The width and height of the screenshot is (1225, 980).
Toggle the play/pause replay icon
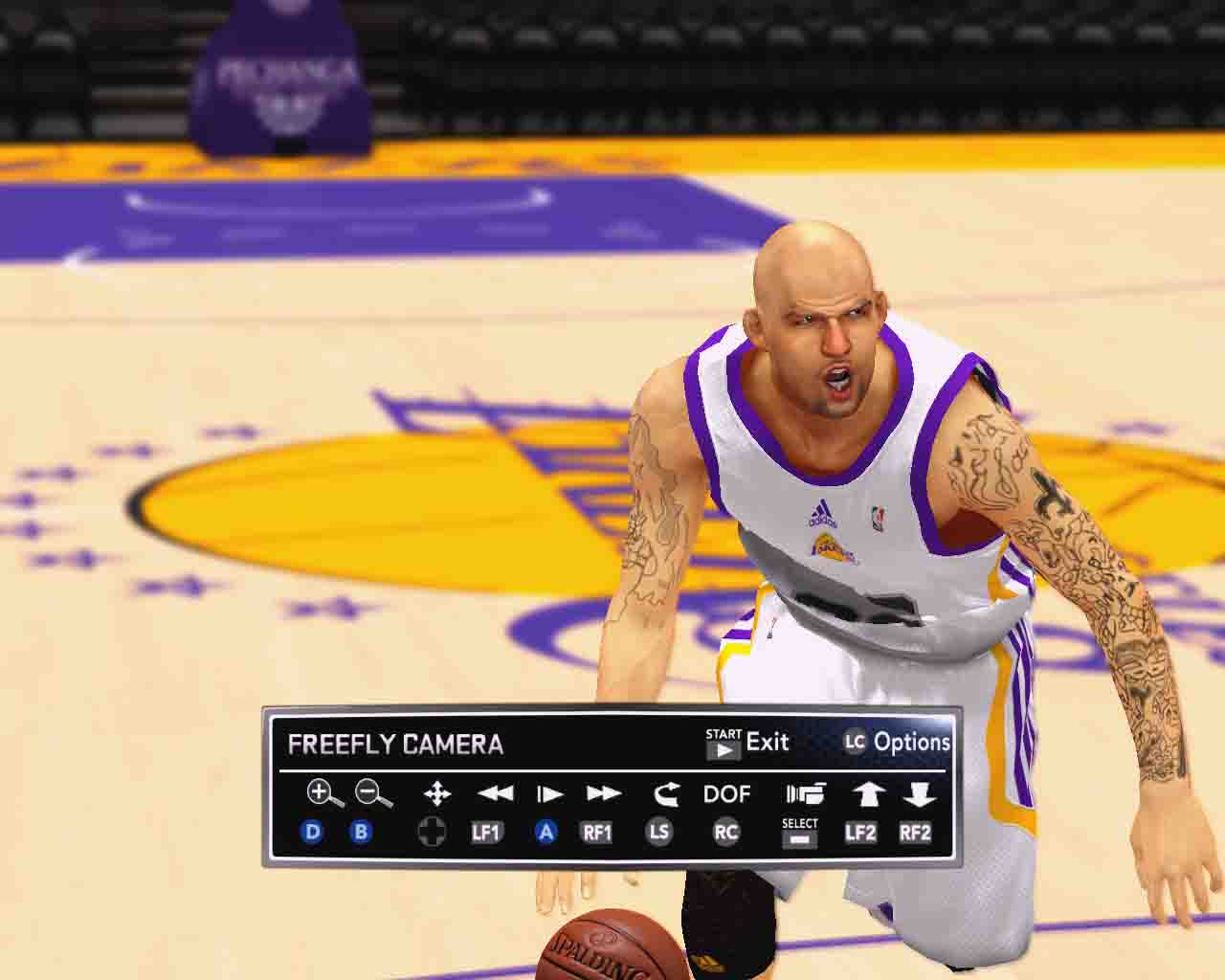tap(549, 793)
